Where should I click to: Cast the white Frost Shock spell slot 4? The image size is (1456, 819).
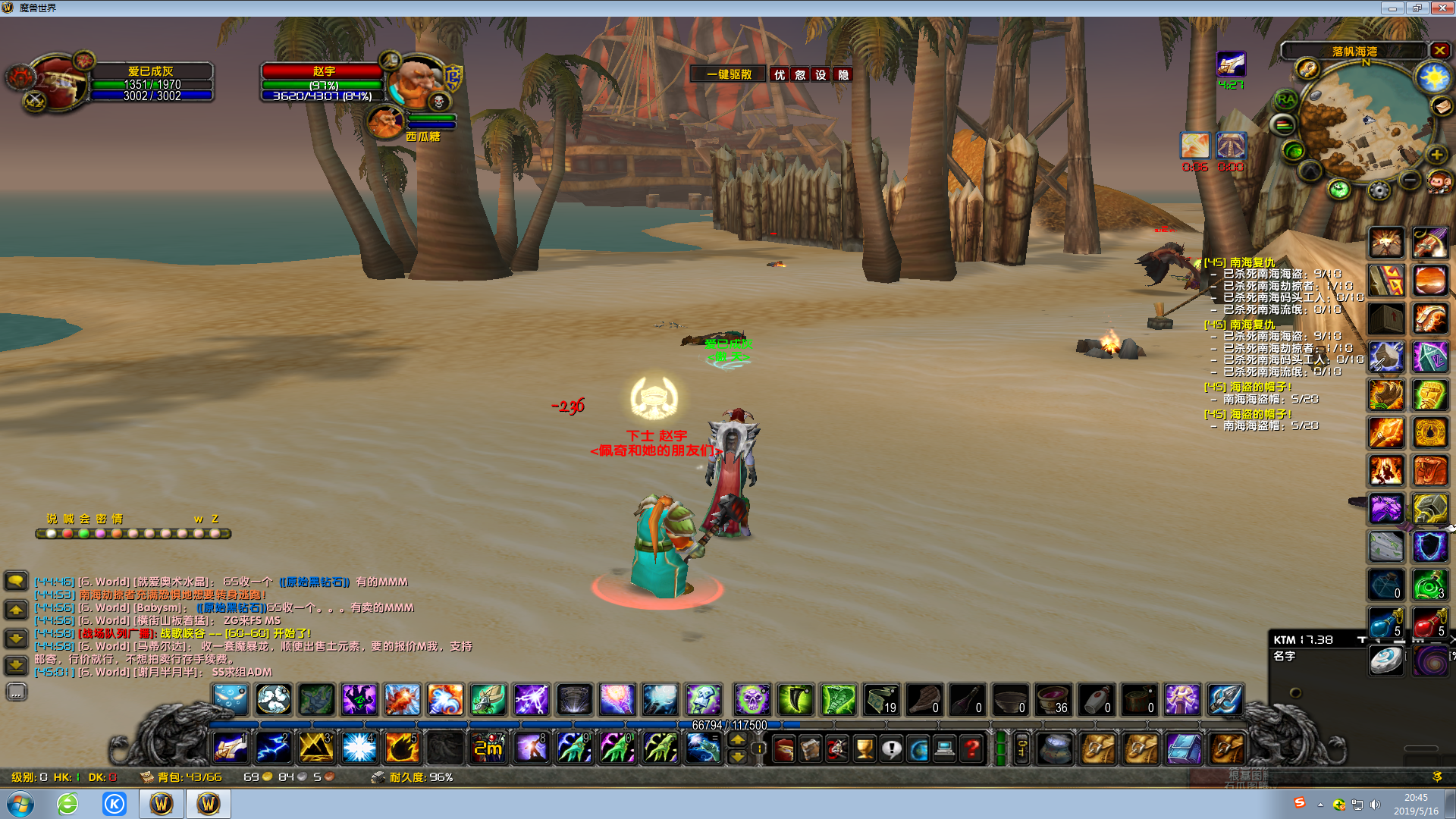(x=359, y=748)
